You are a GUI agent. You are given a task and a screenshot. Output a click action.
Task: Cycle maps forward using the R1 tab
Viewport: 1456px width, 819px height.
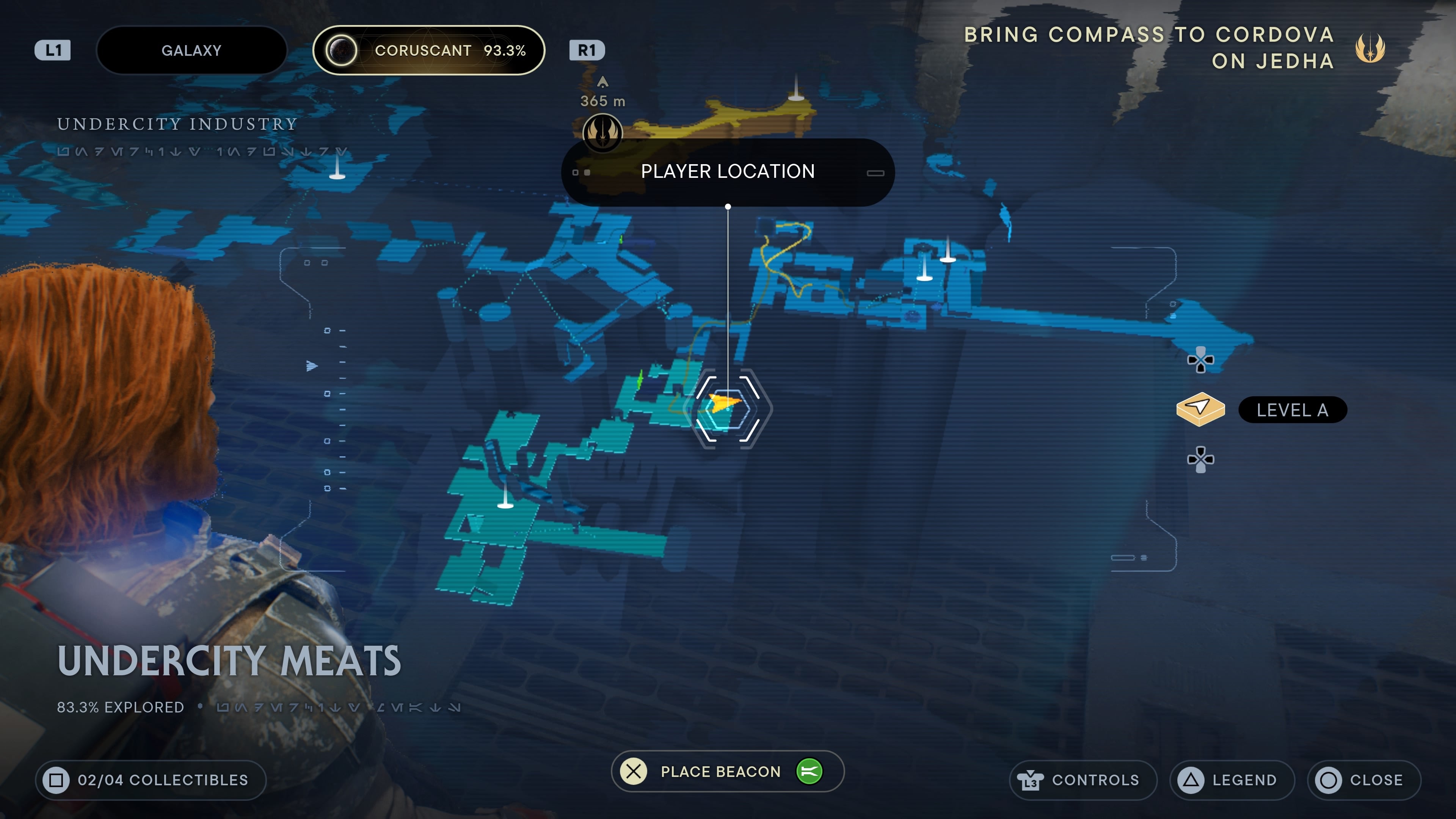pos(588,50)
